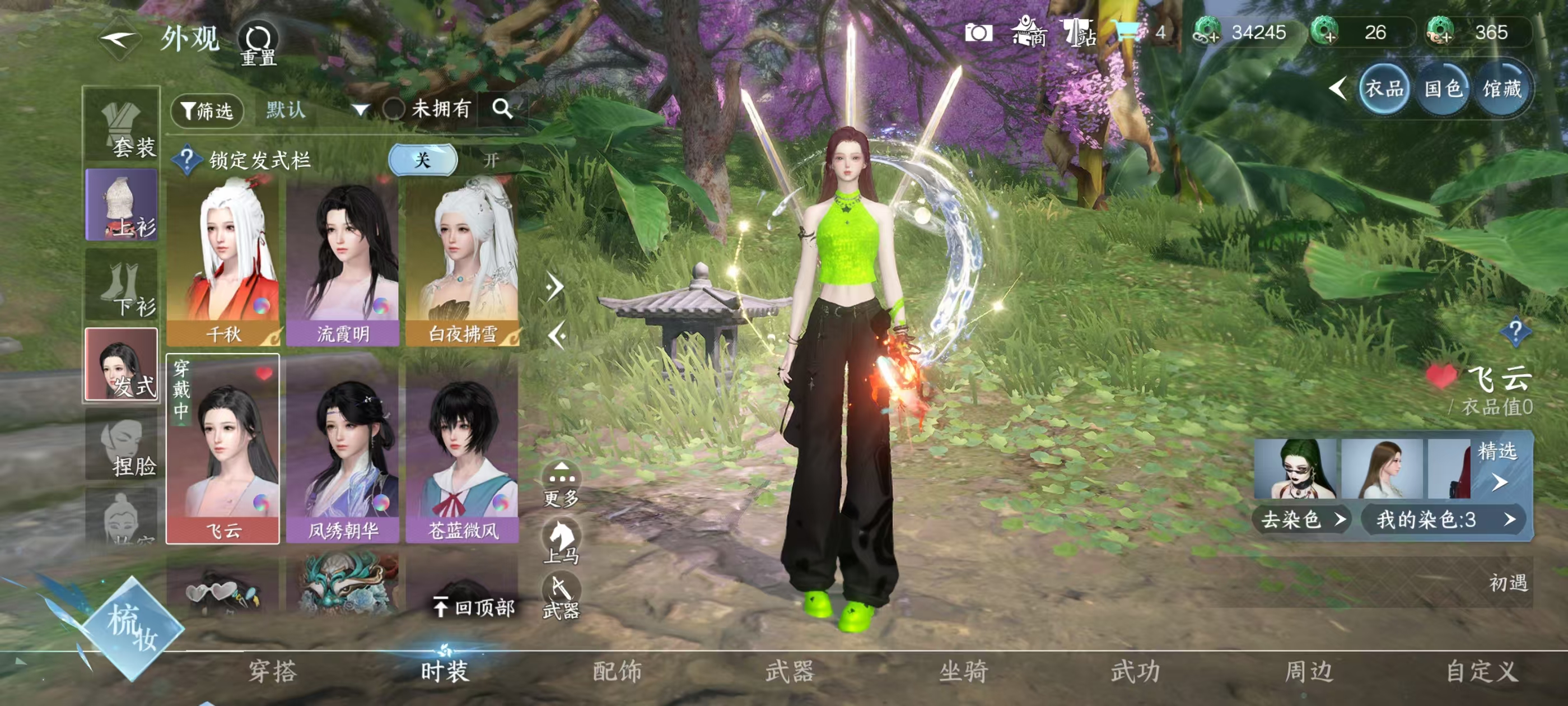The image size is (1568, 706).
Task: Open the 筛选 filter options
Action: pos(207,110)
